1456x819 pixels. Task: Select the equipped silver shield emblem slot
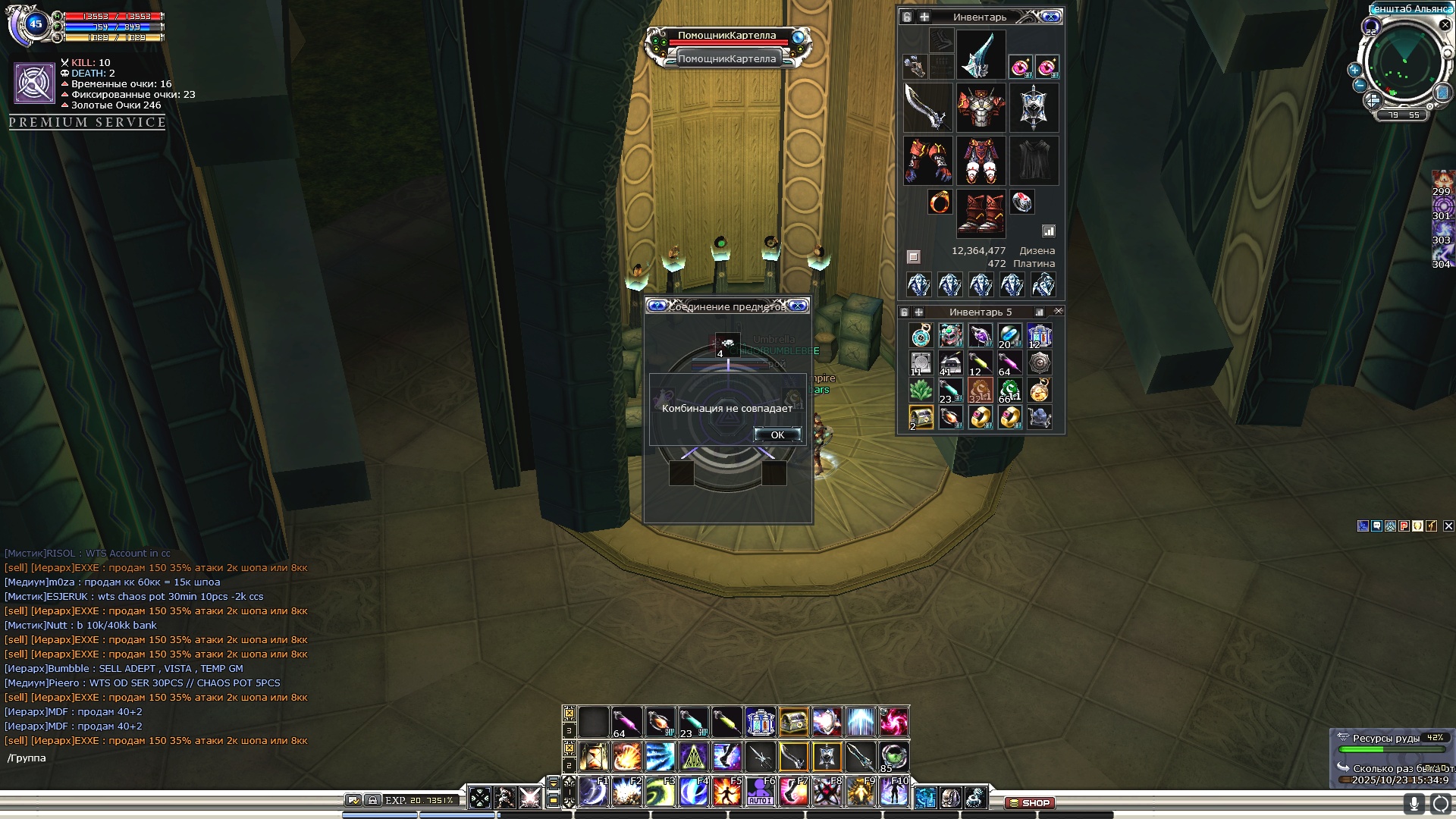tap(1034, 108)
